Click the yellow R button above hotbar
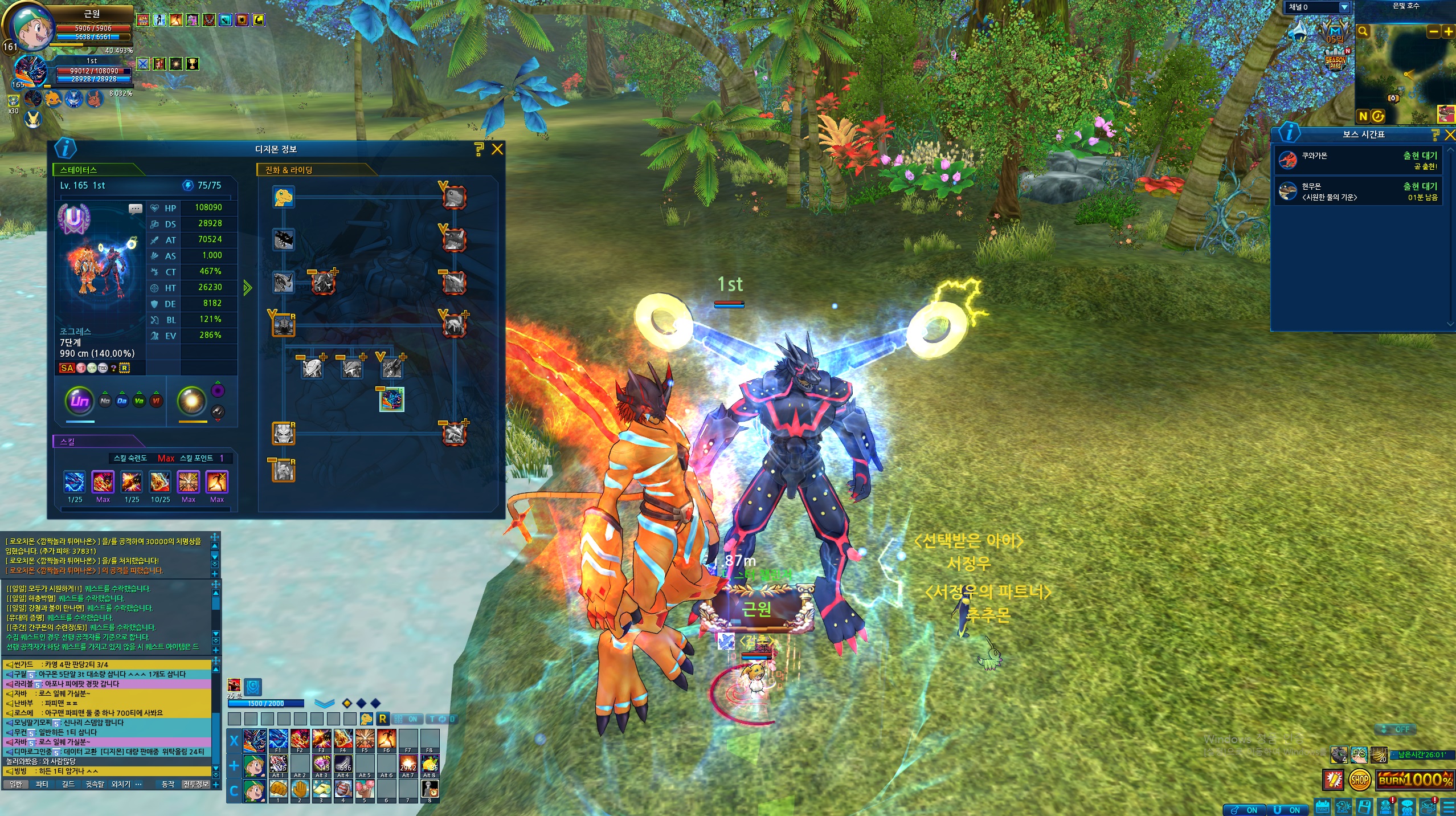This screenshot has height=816, width=1456. 383,719
